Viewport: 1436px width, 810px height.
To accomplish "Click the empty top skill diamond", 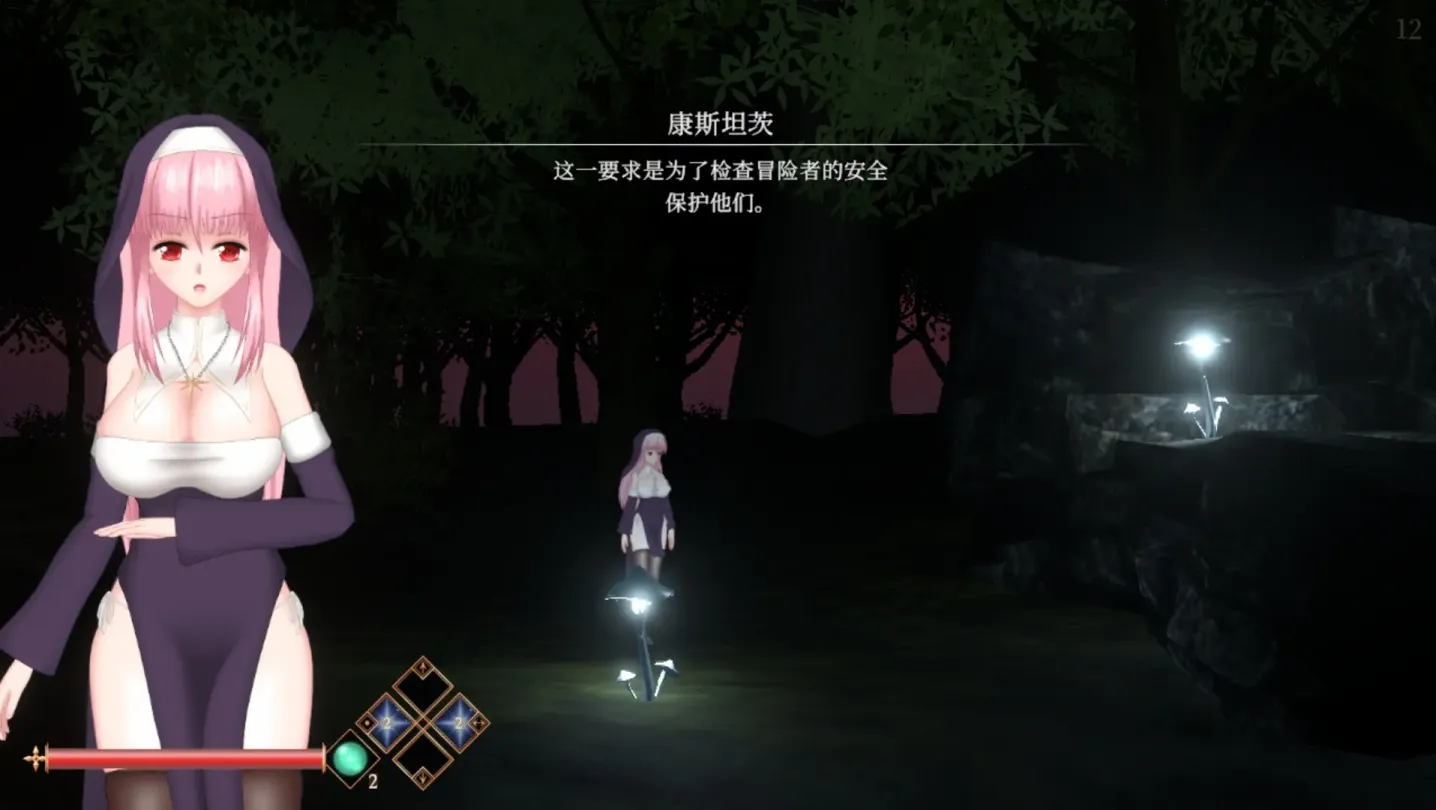I will click(x=422, y=686).
